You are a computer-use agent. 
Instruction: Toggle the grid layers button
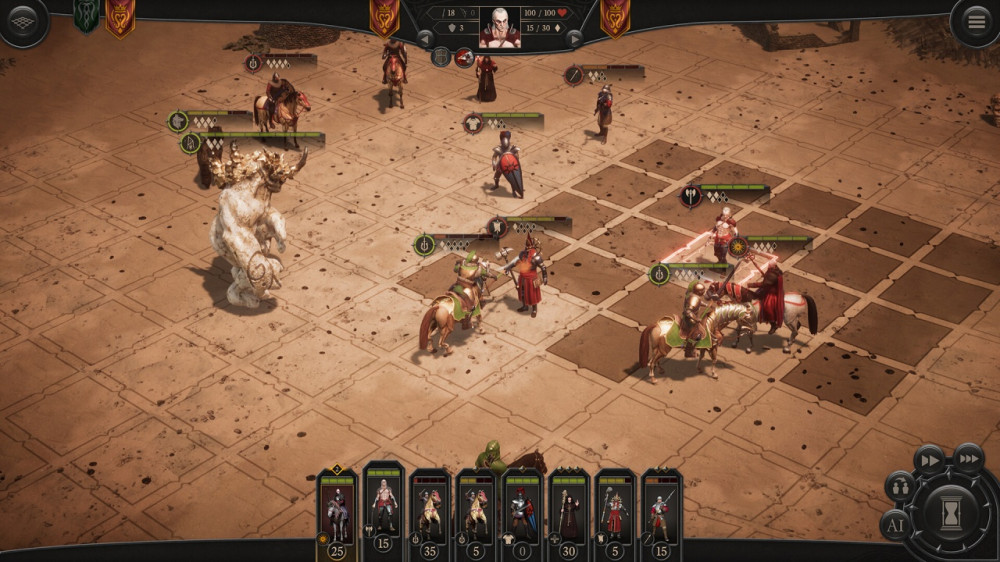tap(22, 21)
